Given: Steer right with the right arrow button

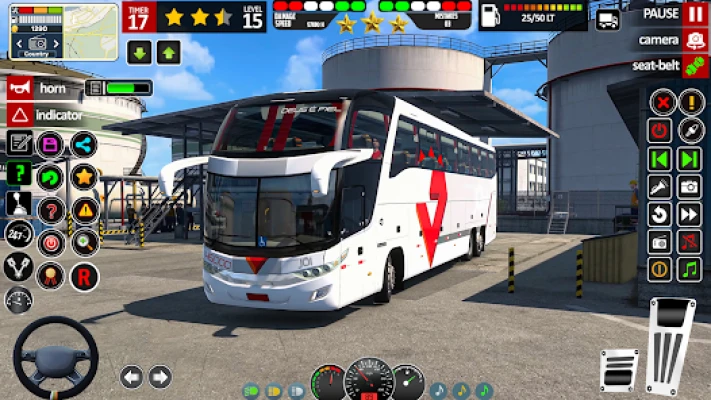Looking at the screenshot, I should 160,377.
